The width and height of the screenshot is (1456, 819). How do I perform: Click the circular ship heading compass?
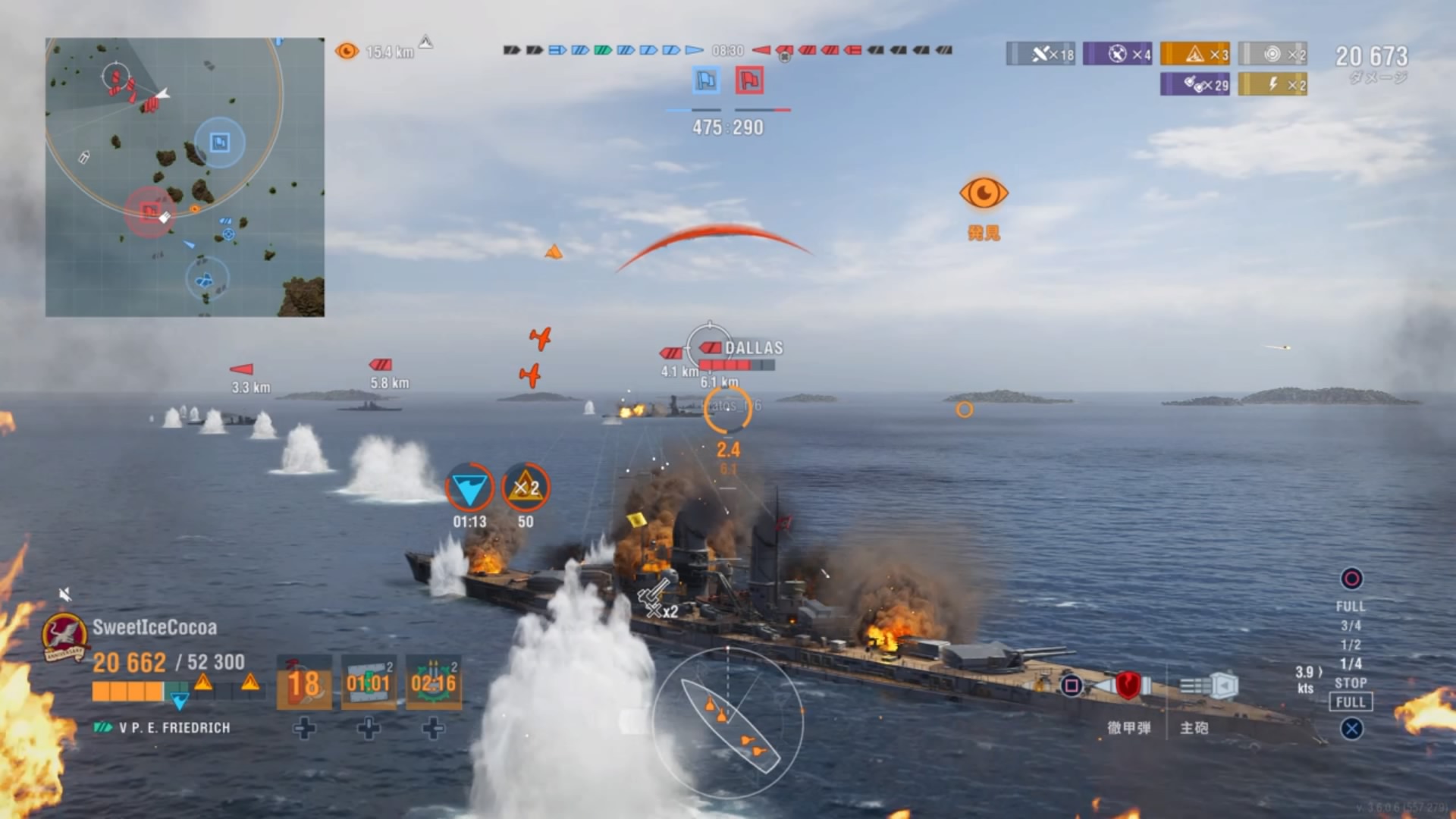pyautogui.click(x=727, y=722)
